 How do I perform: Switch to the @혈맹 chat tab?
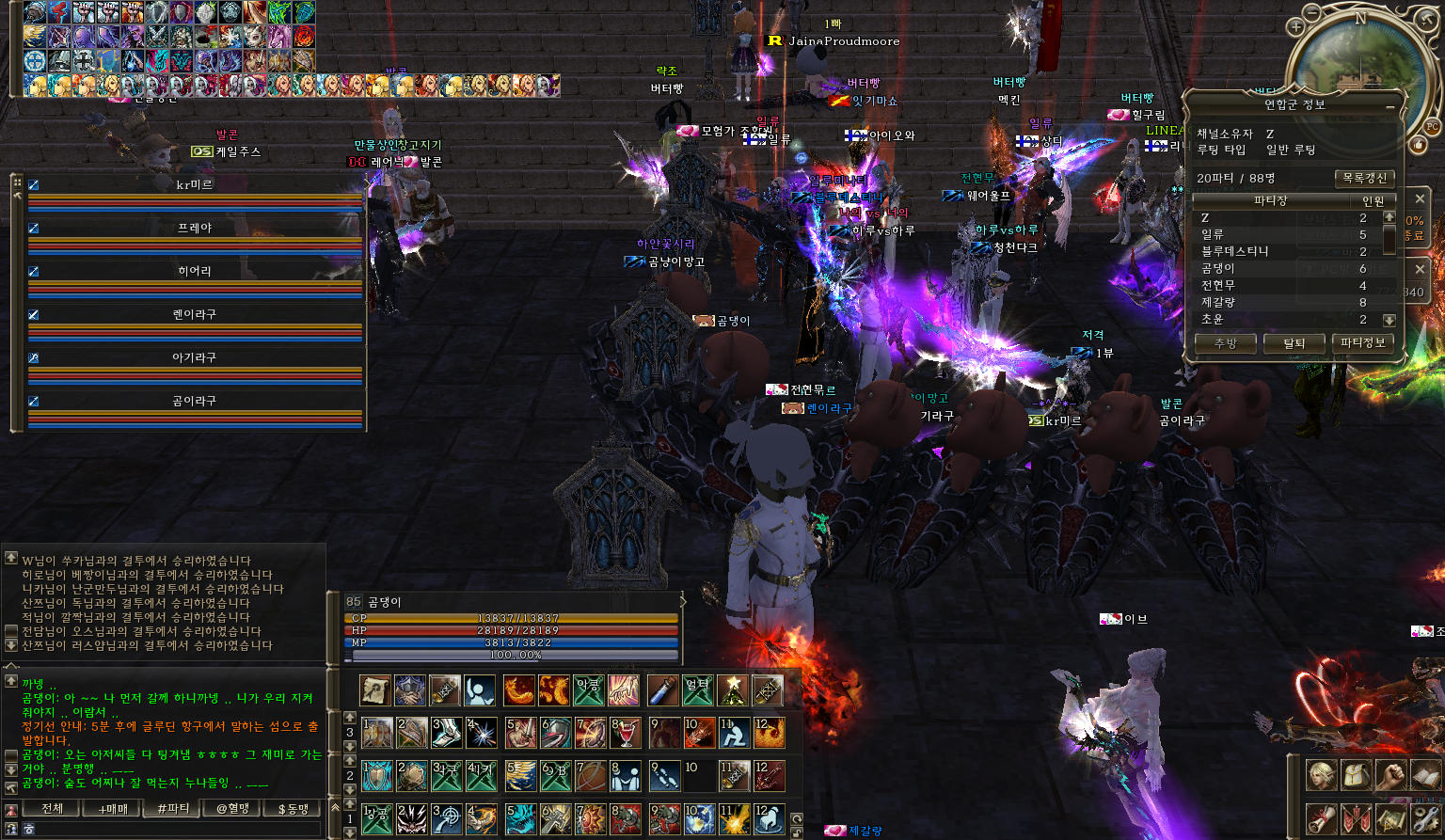233,808
